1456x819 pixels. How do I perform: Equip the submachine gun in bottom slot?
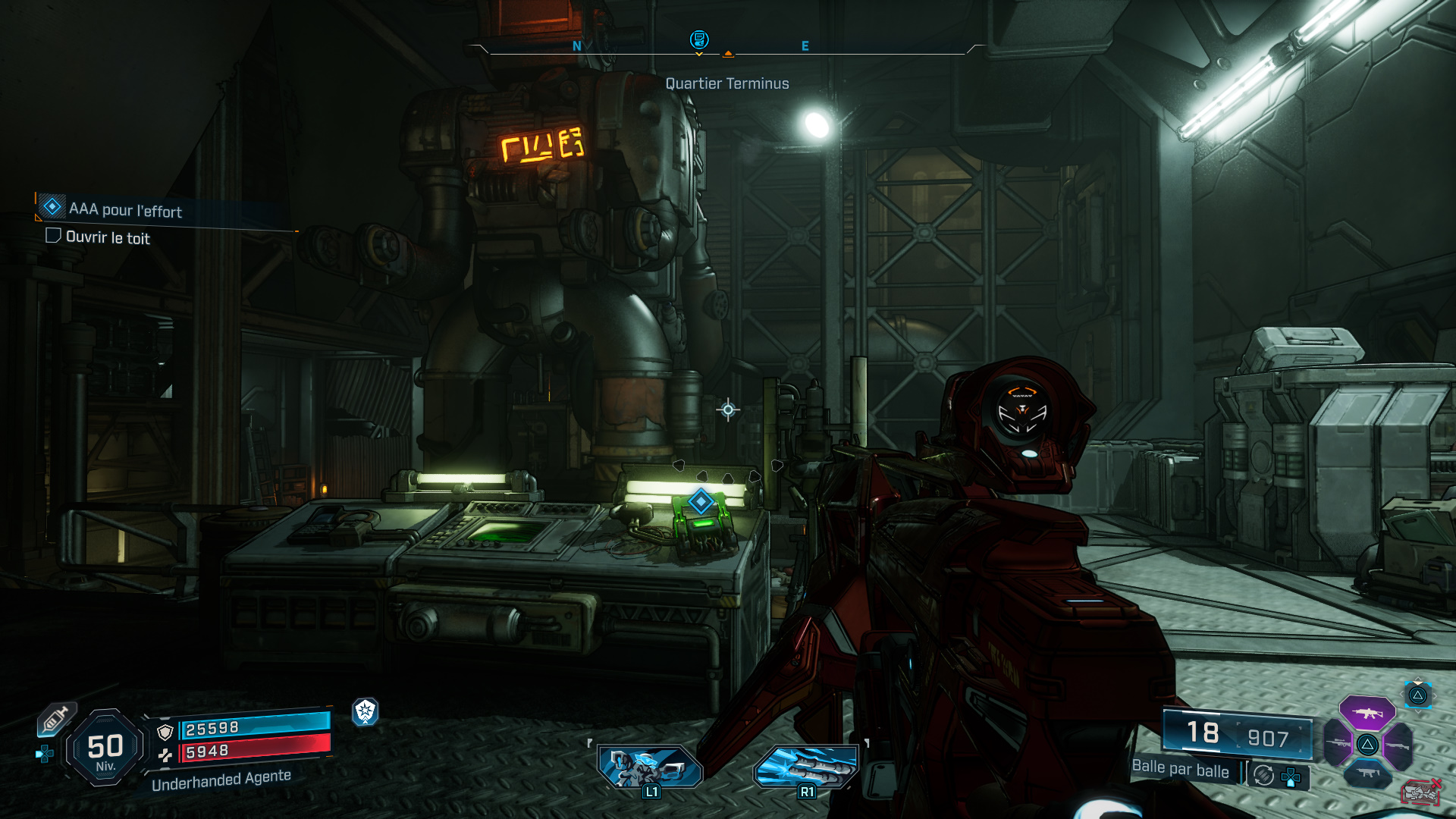1367,773
